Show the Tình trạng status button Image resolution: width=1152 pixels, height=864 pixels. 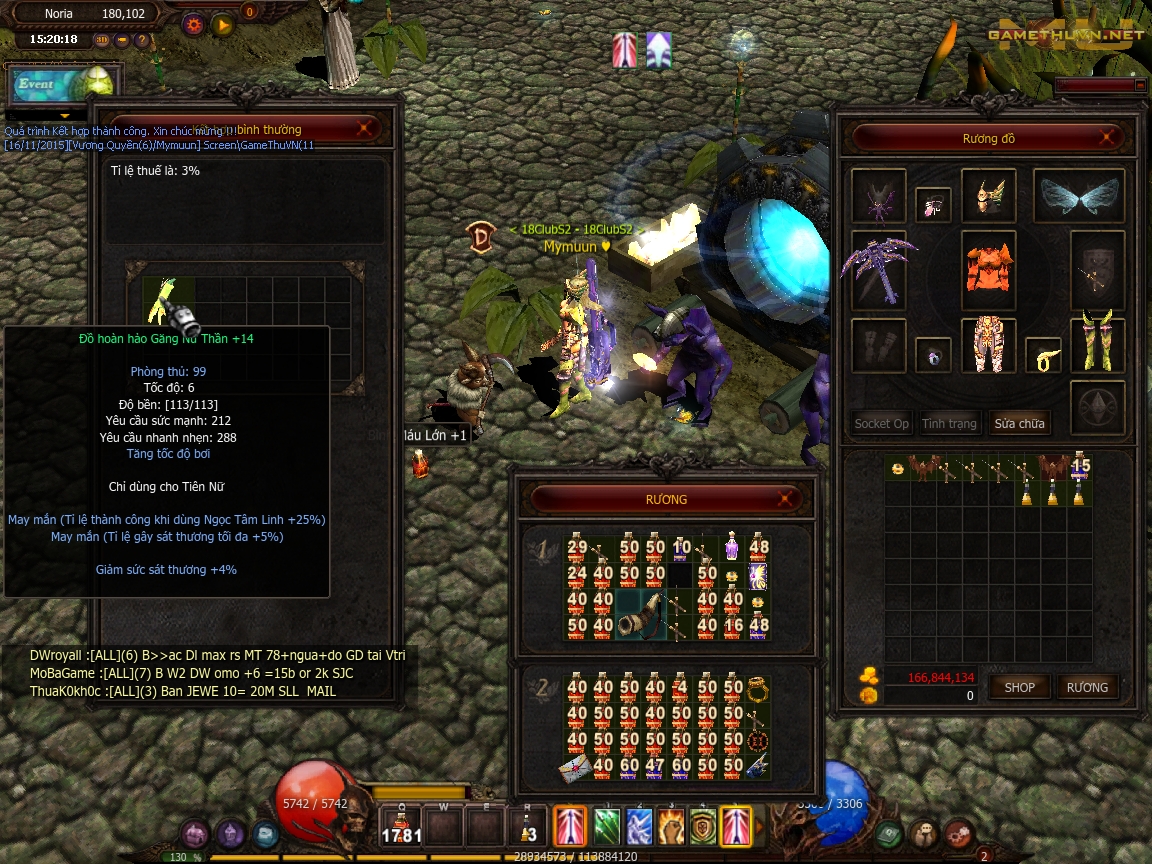949,423
